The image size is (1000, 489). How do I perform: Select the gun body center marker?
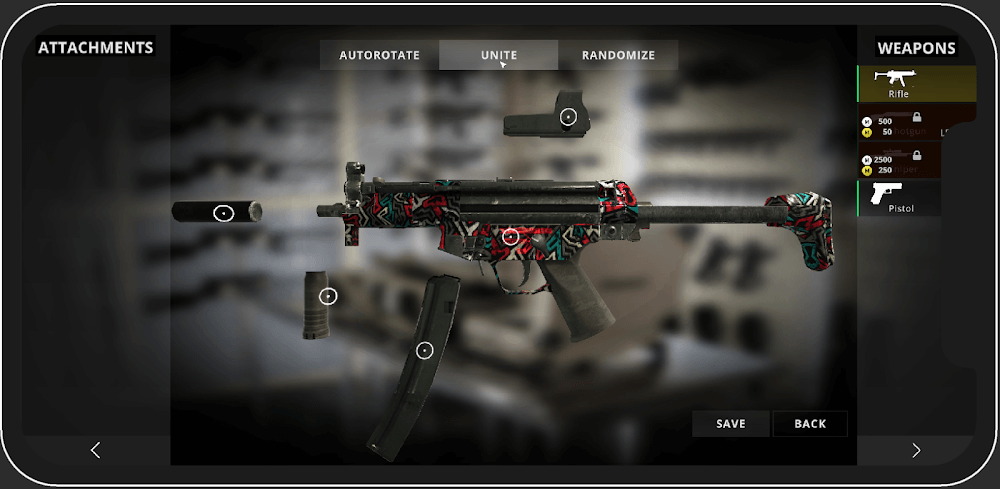click(510, 237)
